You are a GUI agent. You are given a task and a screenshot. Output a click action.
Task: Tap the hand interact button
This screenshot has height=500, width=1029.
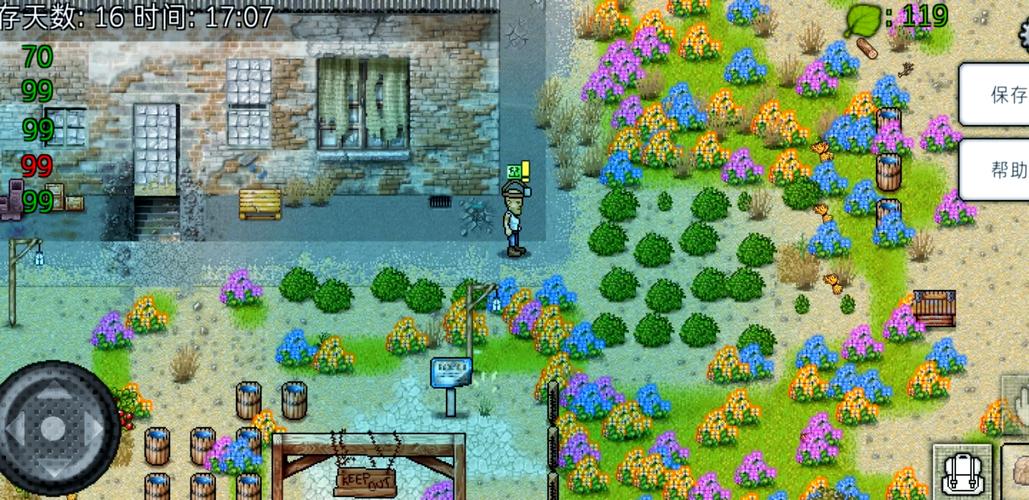[1017, 403]
